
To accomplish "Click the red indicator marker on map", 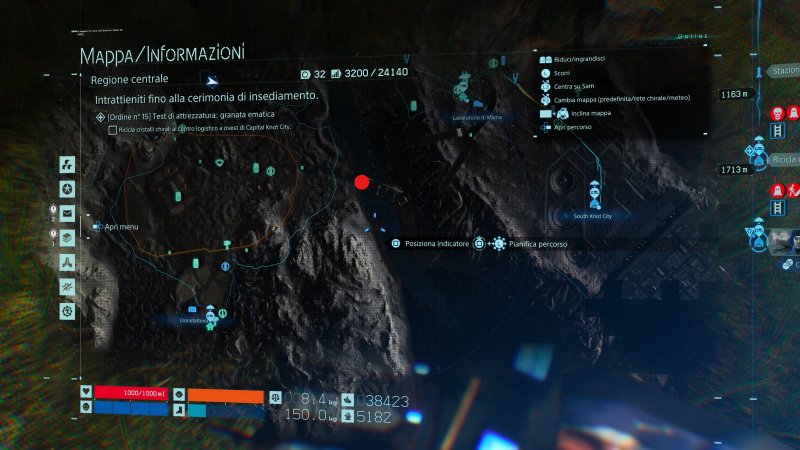I will pos(362,182).
